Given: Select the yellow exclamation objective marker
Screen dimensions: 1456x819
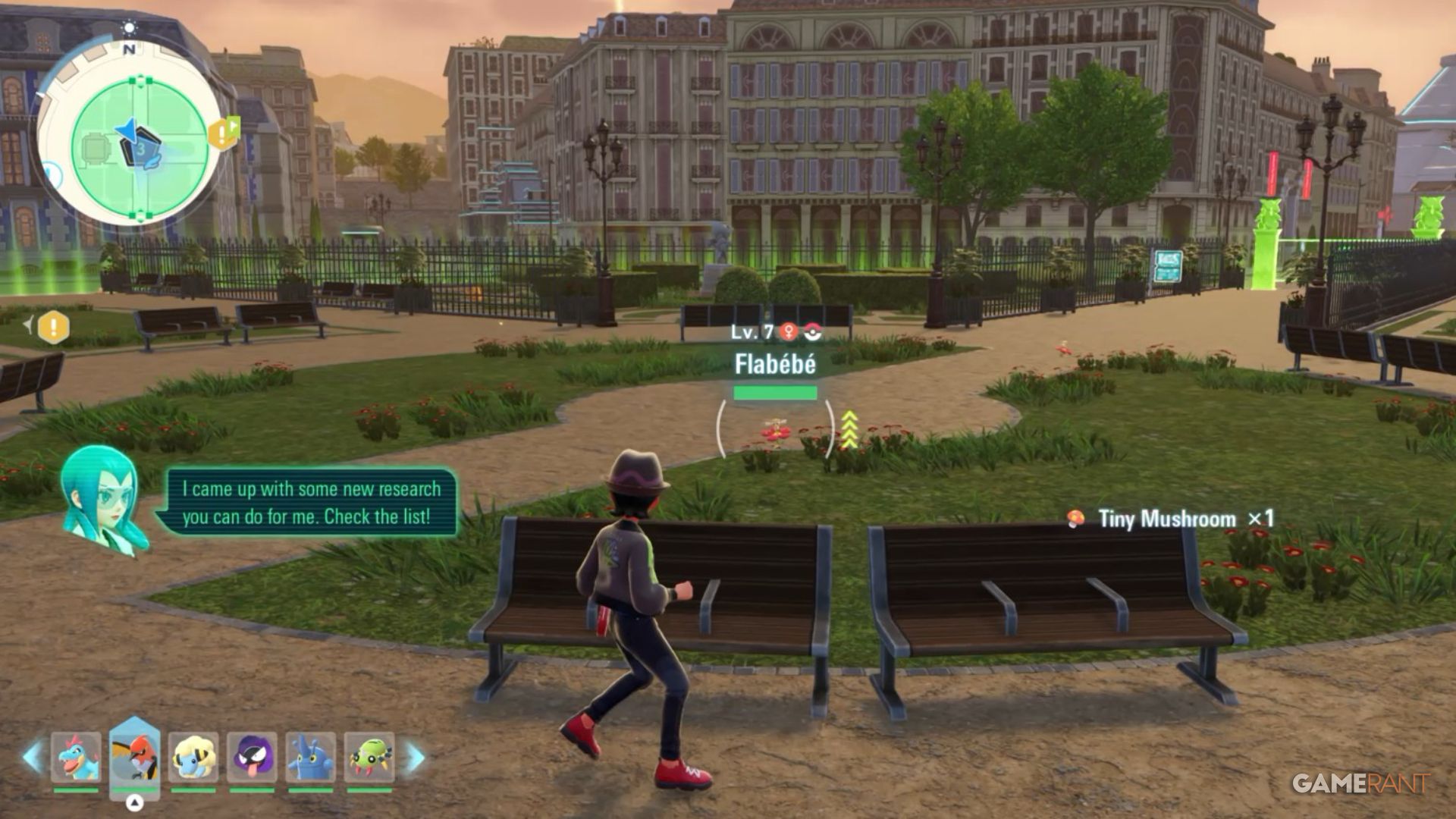Looking at the screenshot, I should tap(53, 327).
